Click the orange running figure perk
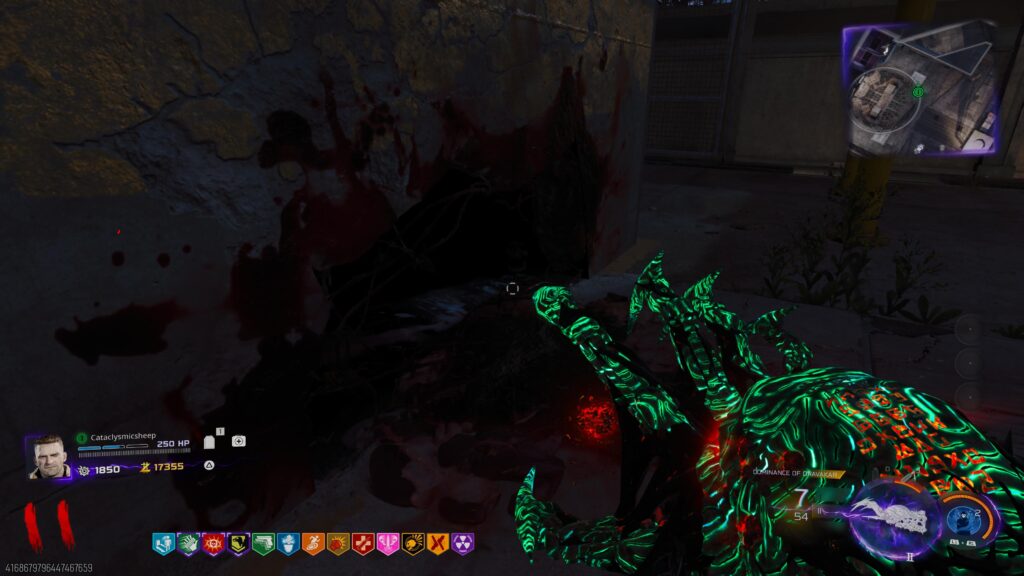Screen dimensions: 1024x576 click(x=313, y=544)
